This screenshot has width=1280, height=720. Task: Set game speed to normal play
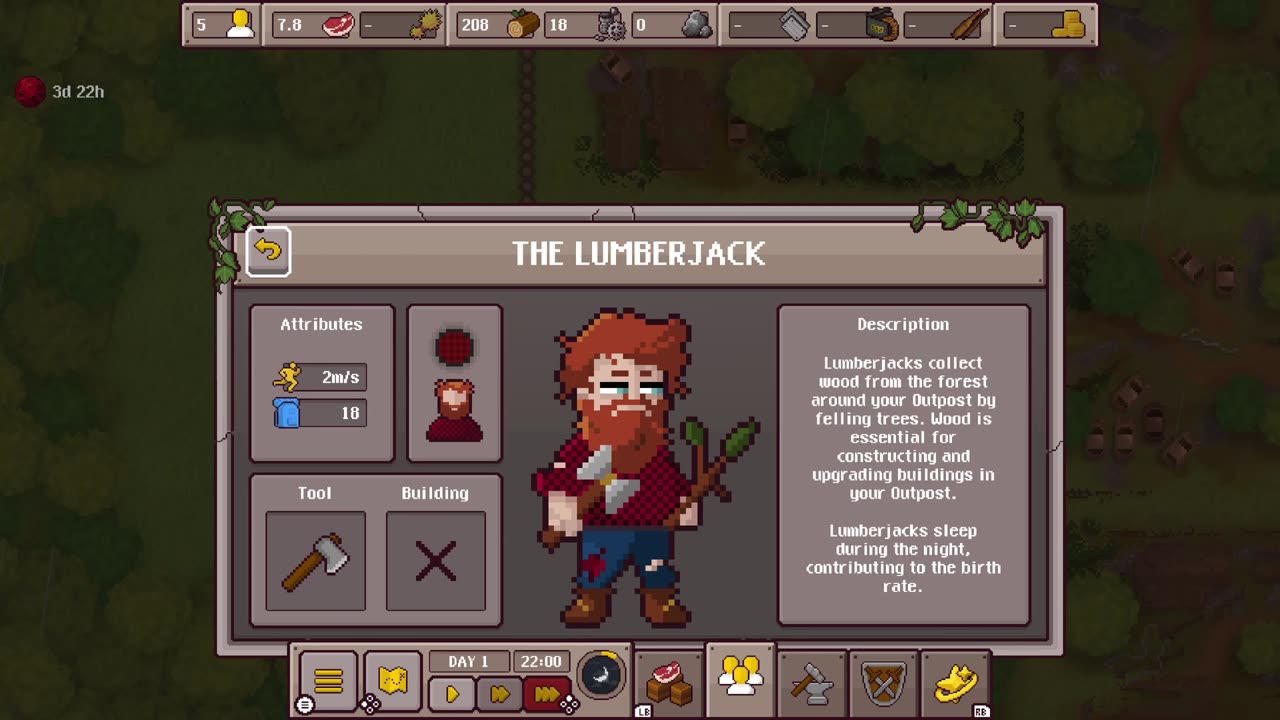(452, 693)
